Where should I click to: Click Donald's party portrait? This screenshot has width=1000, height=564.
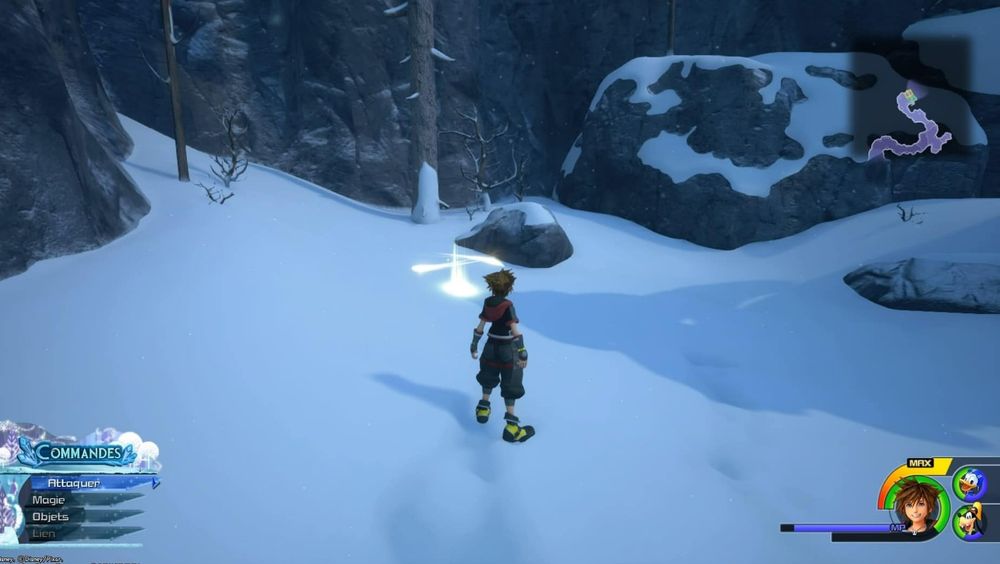968,484
